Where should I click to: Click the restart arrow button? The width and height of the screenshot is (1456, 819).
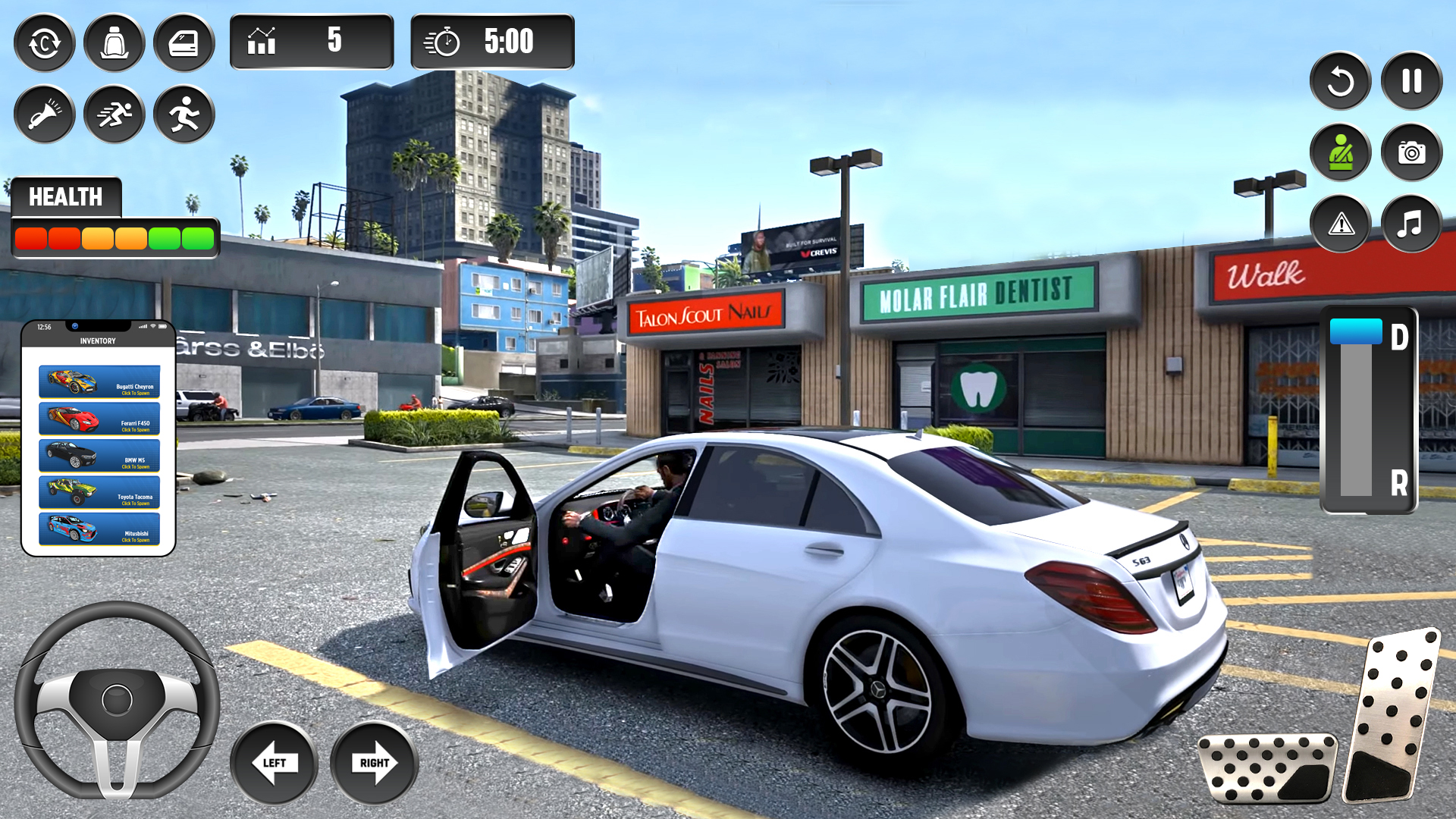coord(1340,81)
